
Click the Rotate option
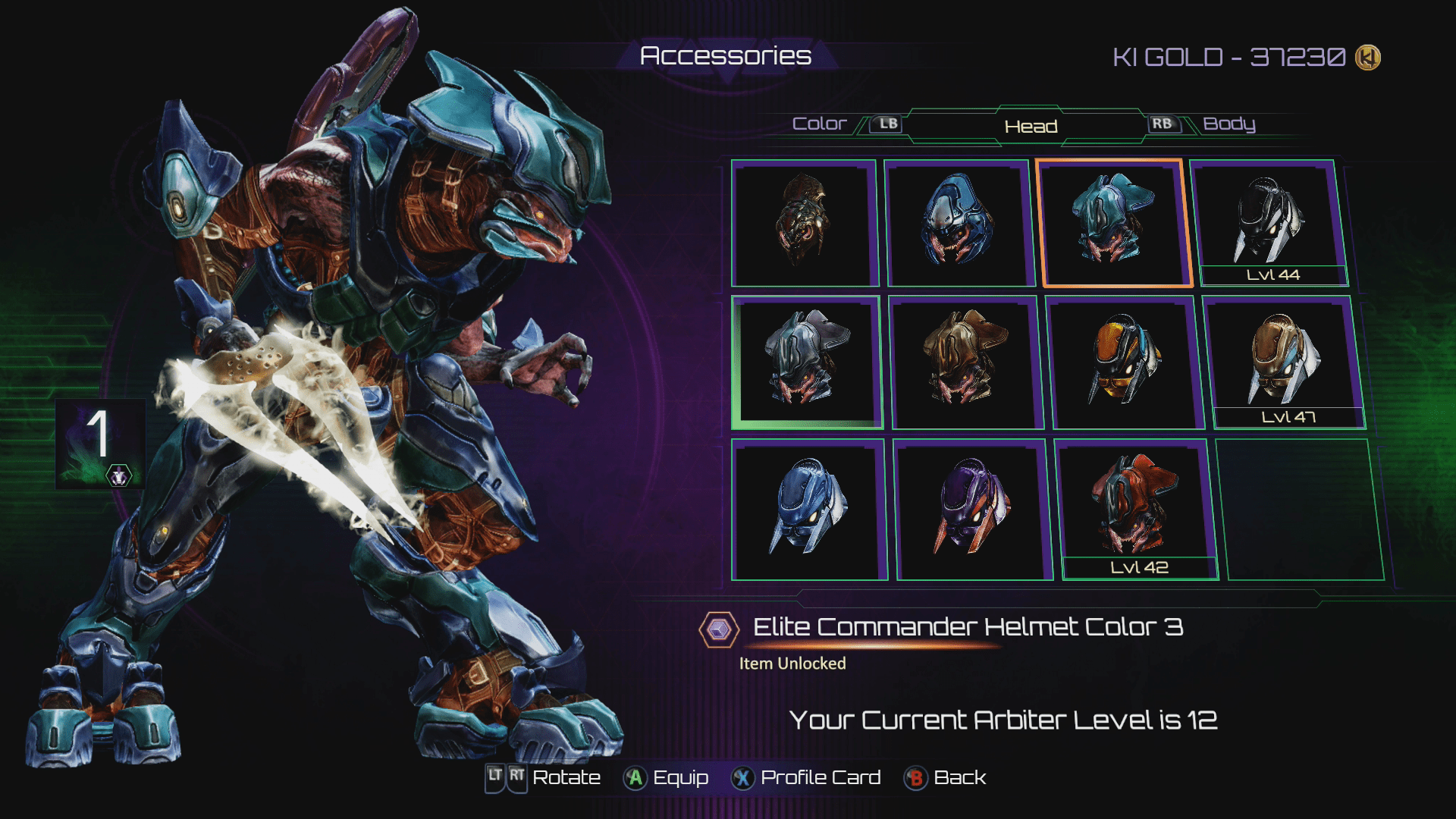[543, 778]
